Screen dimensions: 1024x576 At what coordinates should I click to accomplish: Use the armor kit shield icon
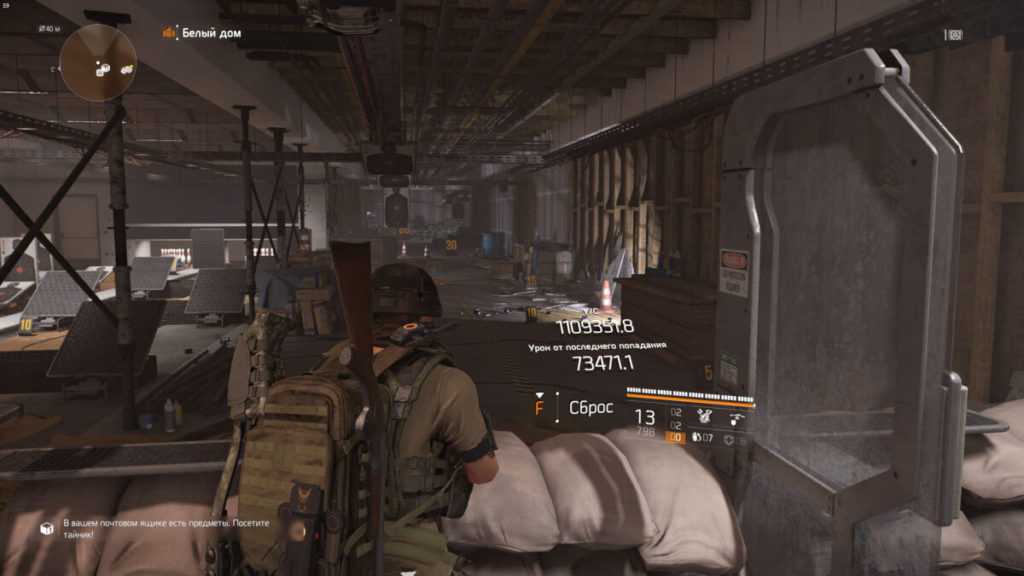727,438
